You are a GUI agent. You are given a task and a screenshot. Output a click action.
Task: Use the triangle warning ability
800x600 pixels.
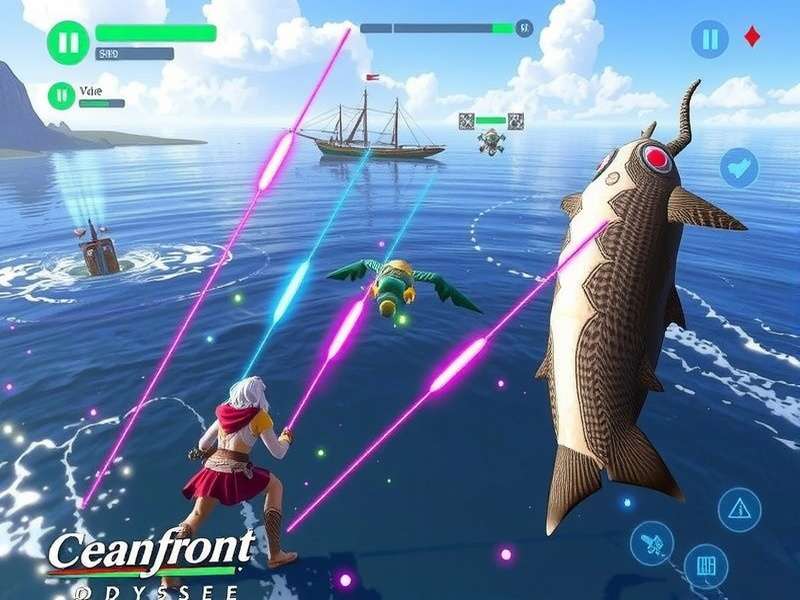click(x=739, y=508)
